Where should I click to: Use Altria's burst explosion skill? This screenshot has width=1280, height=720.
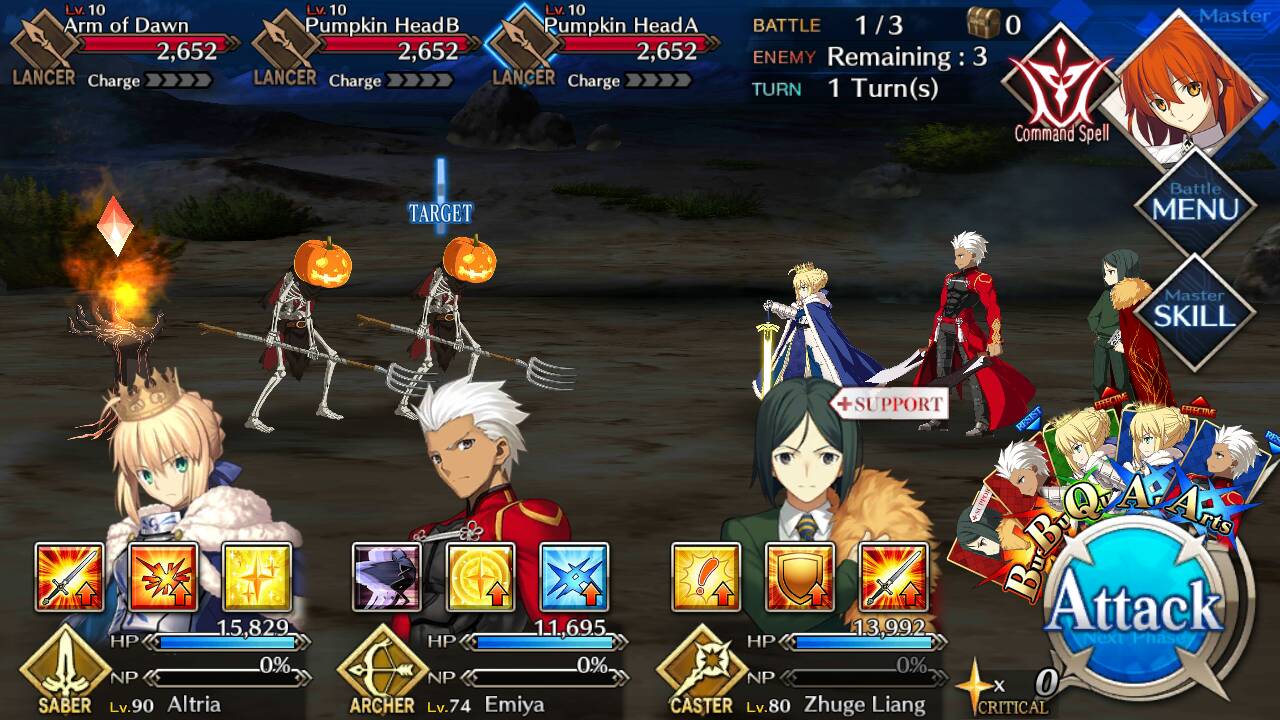point(163,577)
